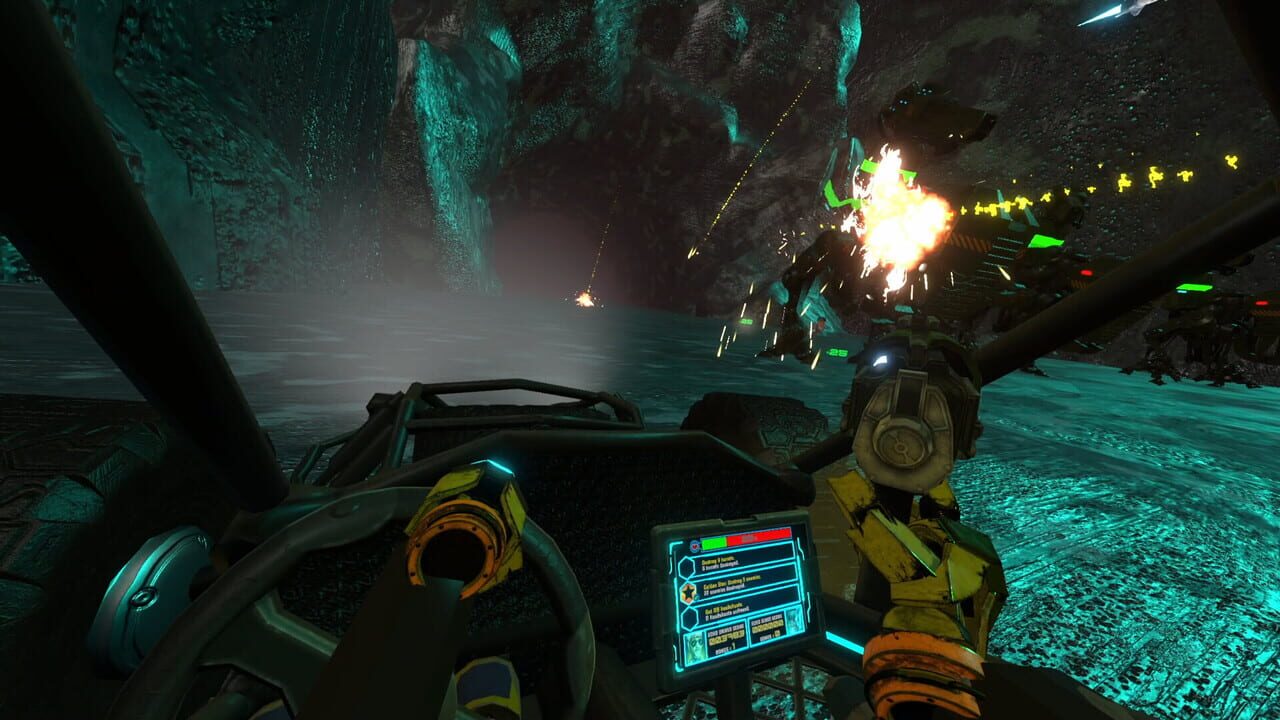Image resolution: width=1280 pixels, height=720 pixels.
Task: Toggle the green checkmark beside the star objective
Action: pyautogui.click(x=696, y=599)
